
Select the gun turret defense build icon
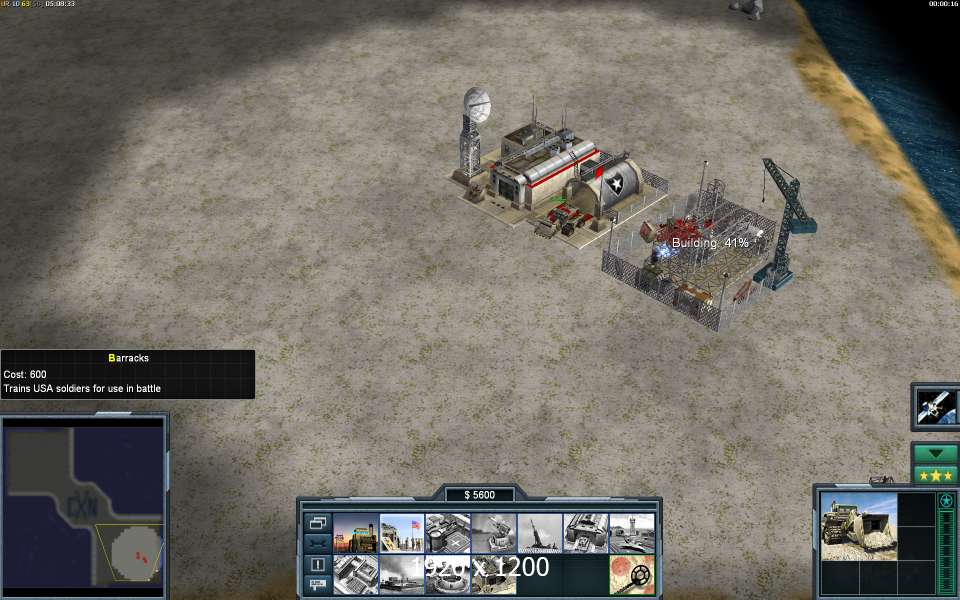click(x=494, y=533)
